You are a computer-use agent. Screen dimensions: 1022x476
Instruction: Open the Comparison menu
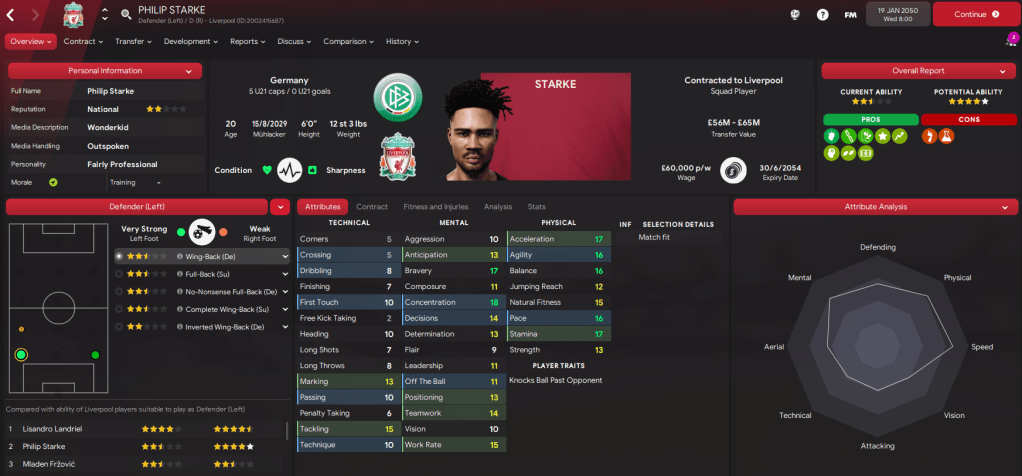348,42
